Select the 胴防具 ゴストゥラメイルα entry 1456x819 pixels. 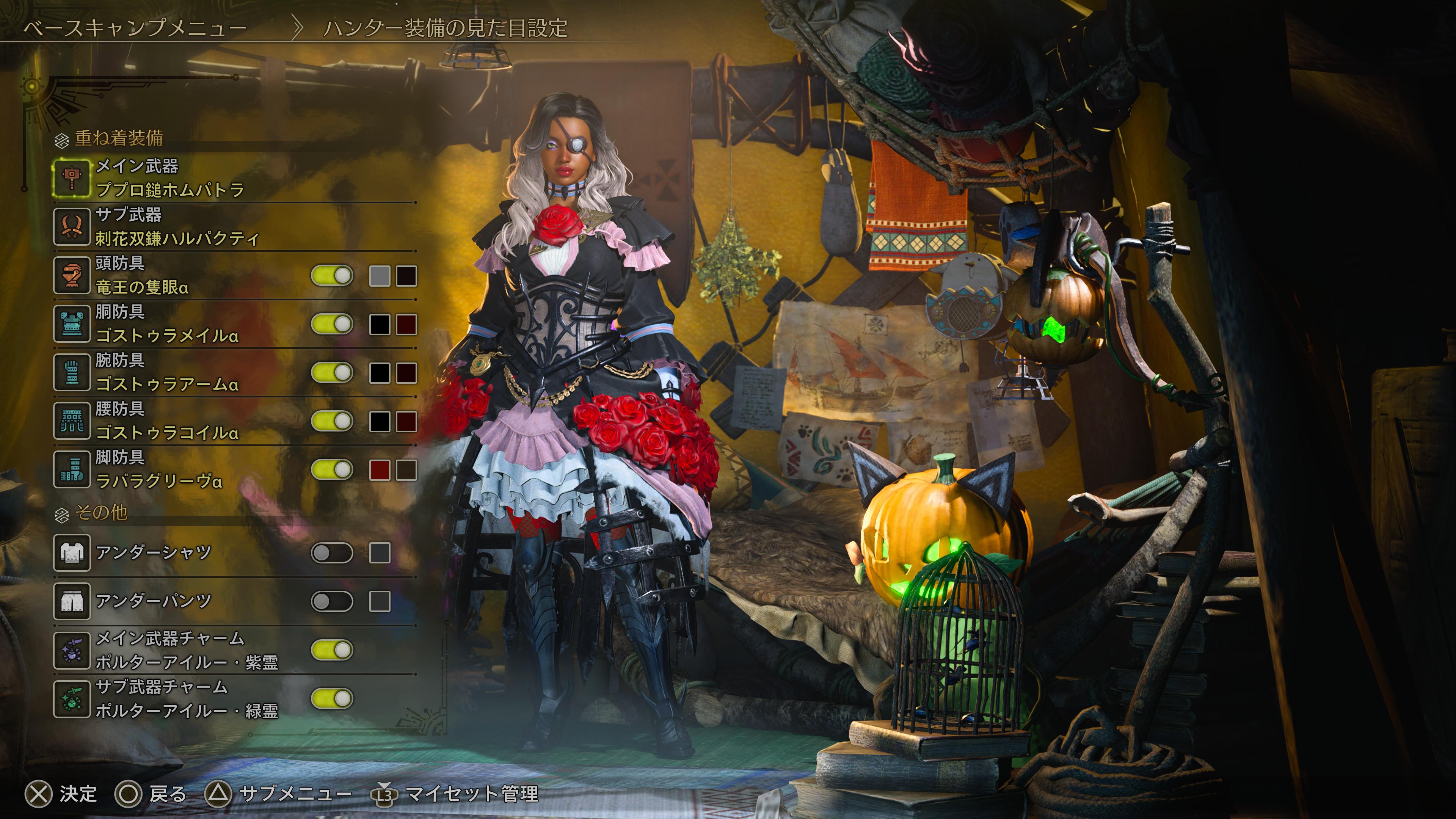(x=167, y=324)
